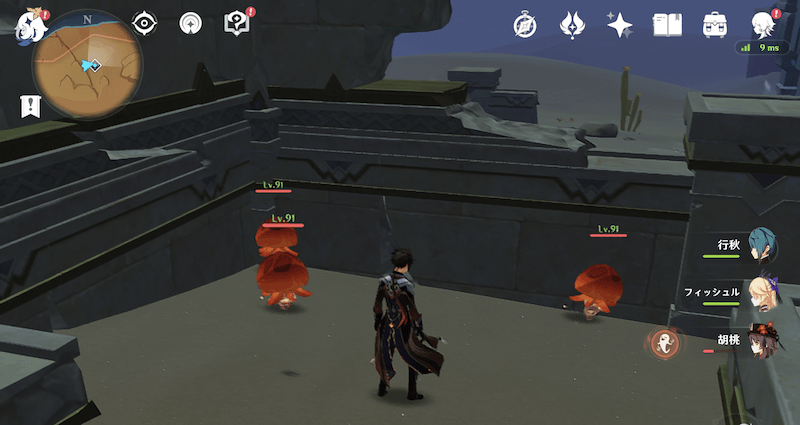Open the backpack inventory
The height and width of the screenshot is (425, 800).
tap(715, 24)
